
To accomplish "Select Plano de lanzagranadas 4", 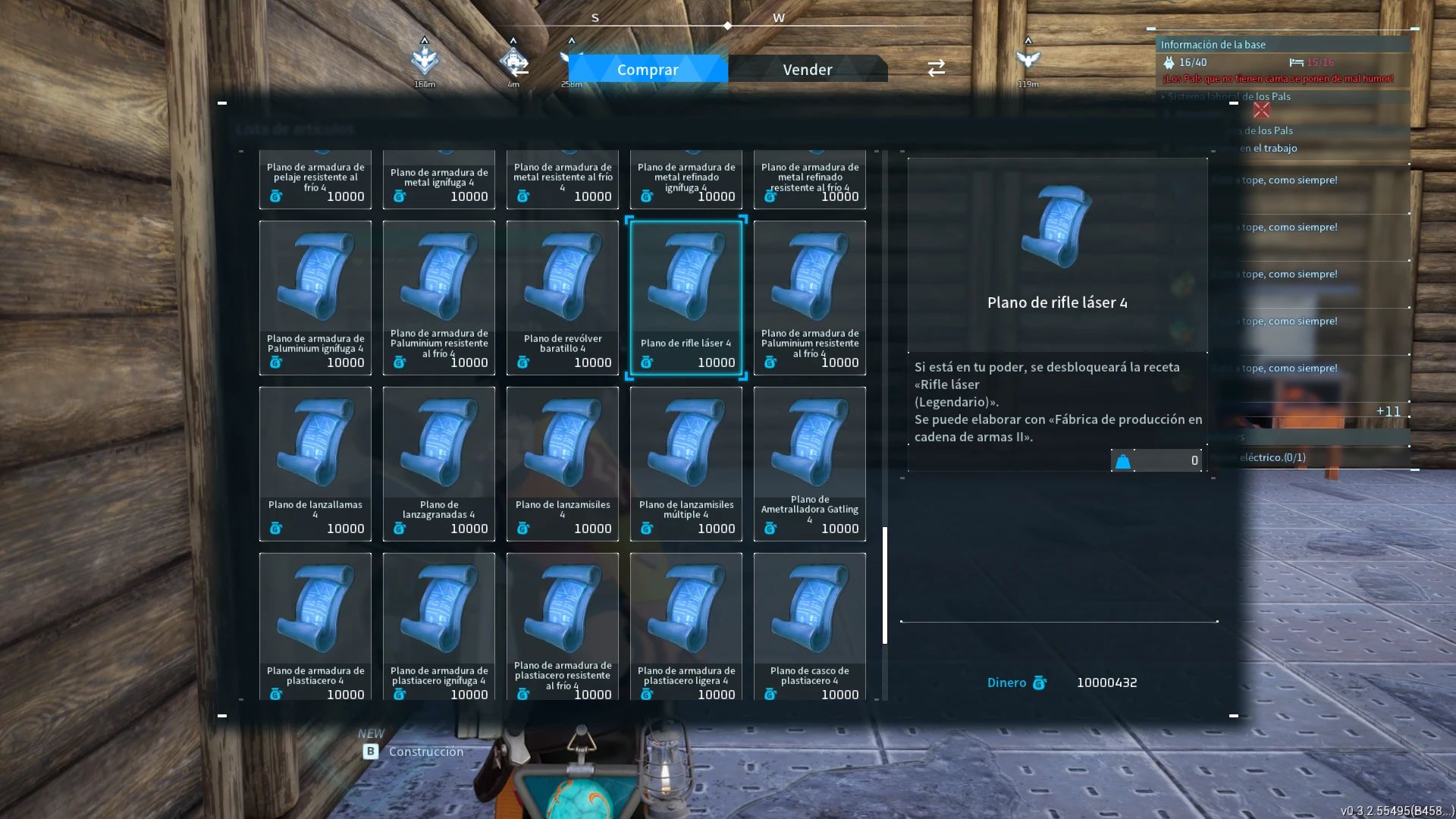I will pos(439,463).
